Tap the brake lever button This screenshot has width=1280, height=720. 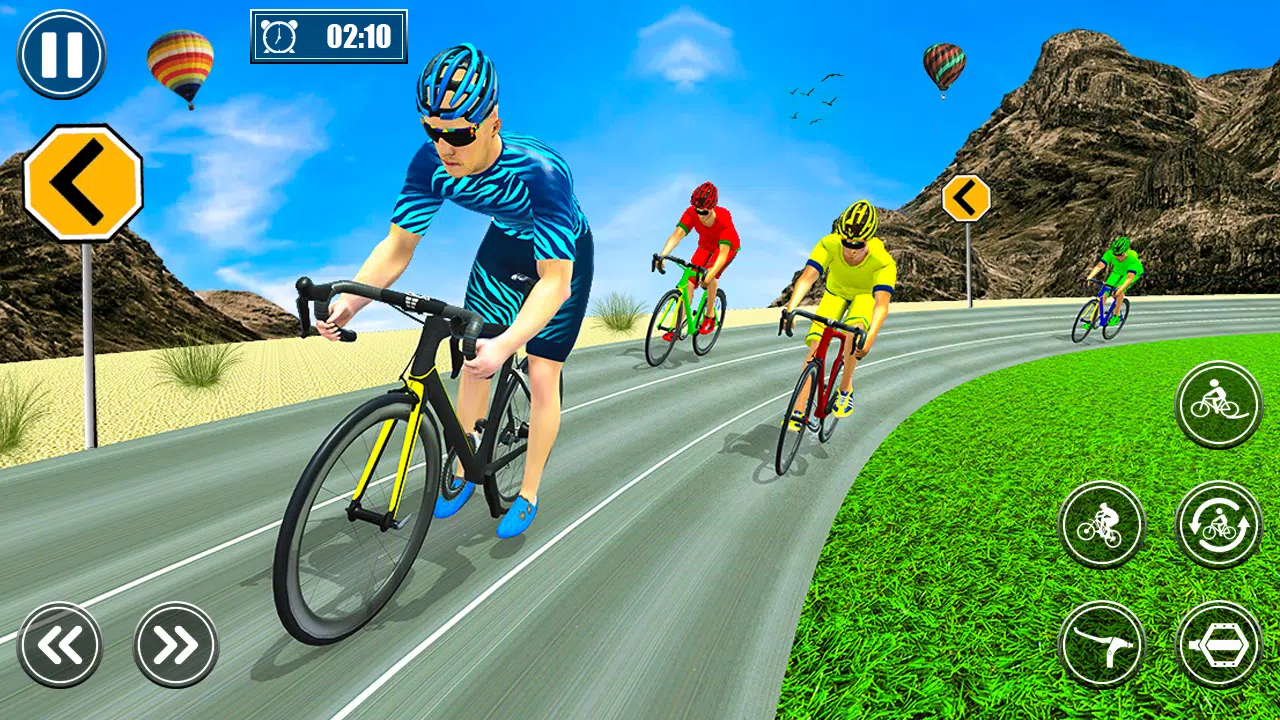pyautogui.click(x=1101, y=645)
